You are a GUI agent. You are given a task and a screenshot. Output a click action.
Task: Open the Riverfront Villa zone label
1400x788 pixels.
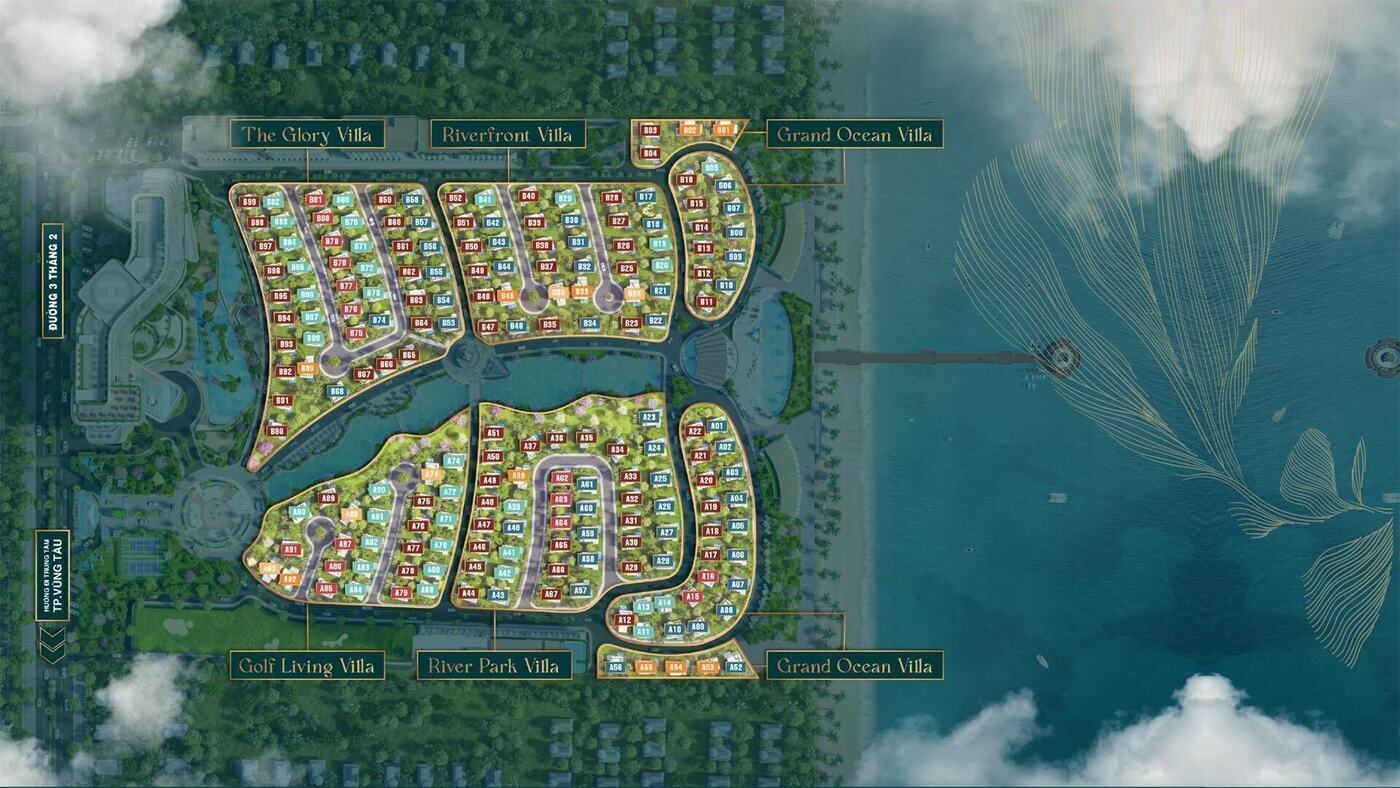coord(507,134)
